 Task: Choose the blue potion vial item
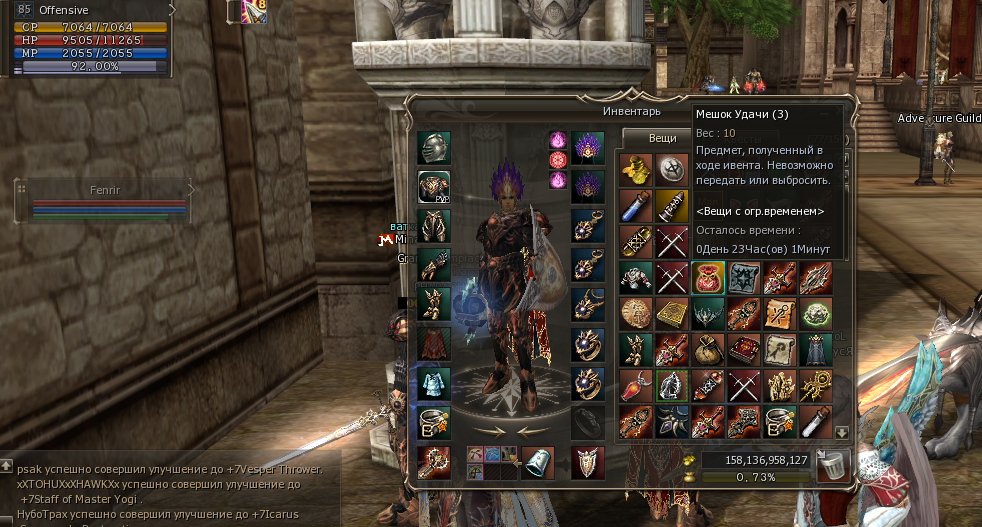coord(634,206)
